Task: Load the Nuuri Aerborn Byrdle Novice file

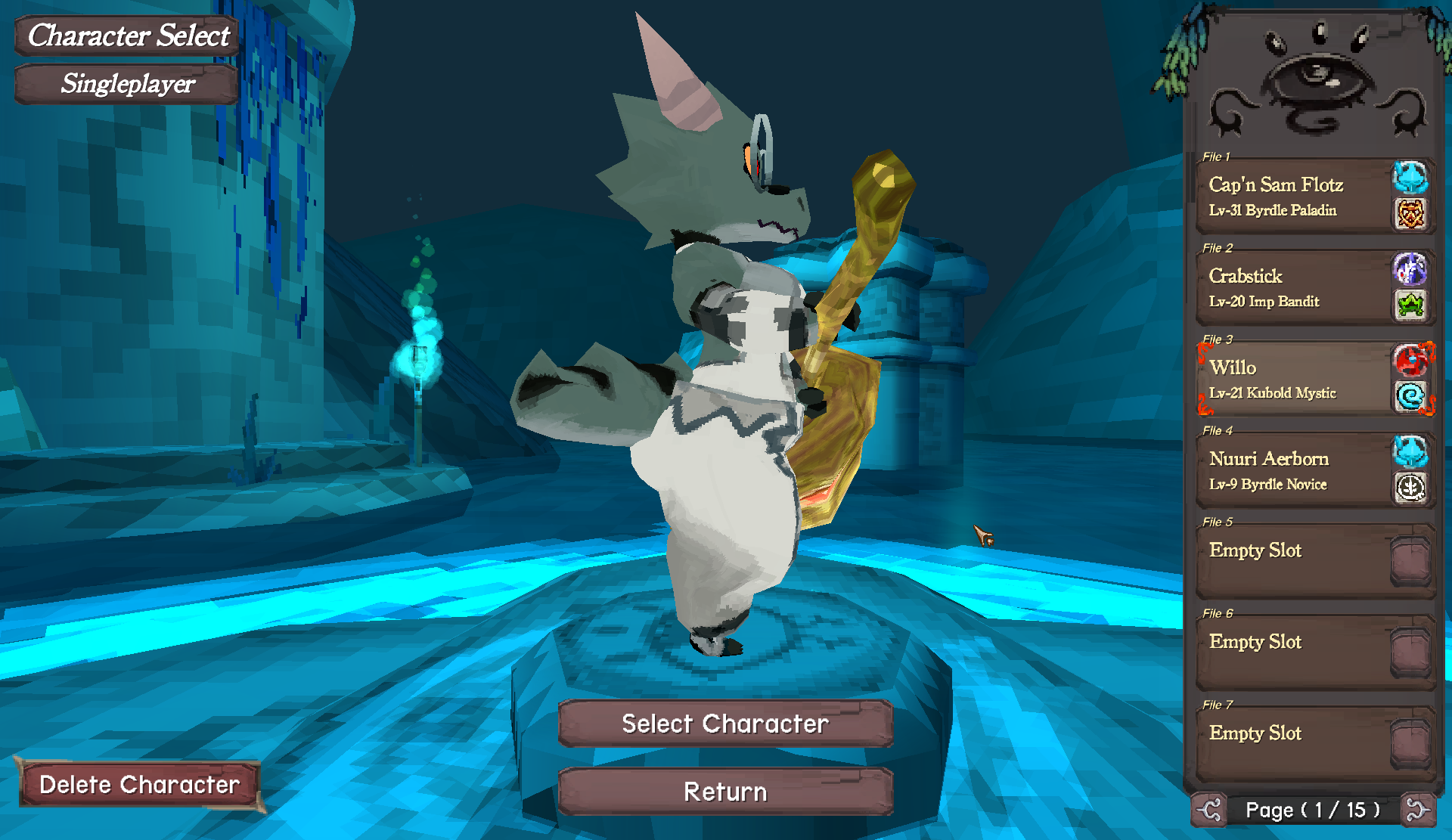Action: (x=1293, y=470)
